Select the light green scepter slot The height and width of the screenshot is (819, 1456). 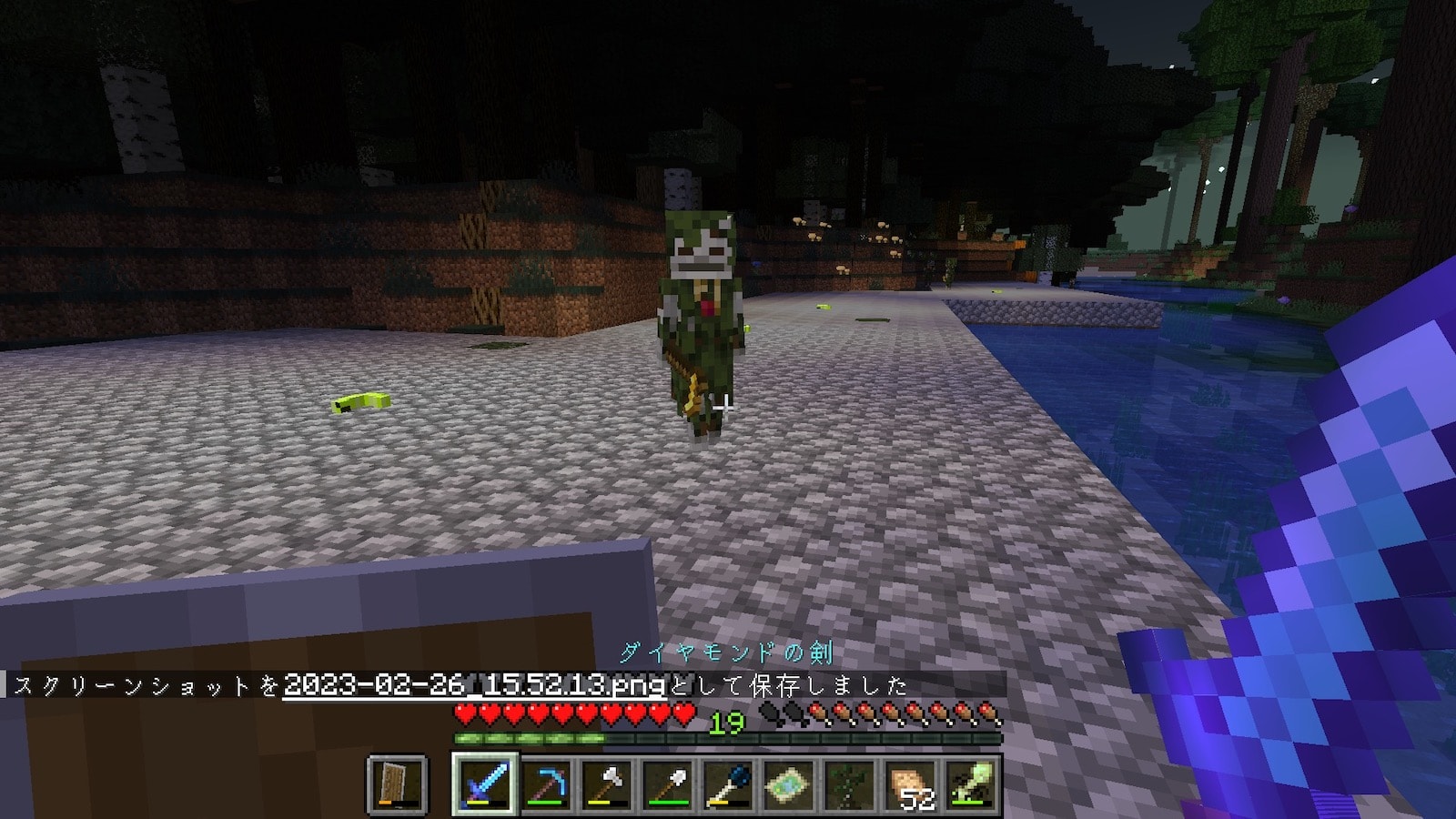pos(970,784)
